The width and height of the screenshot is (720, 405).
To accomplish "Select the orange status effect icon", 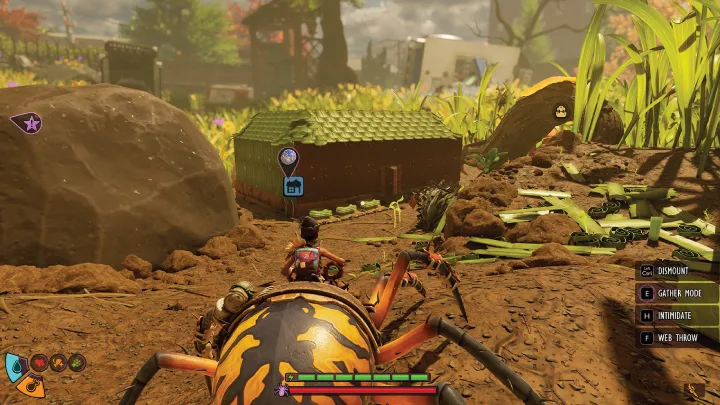I will point(59,362).
